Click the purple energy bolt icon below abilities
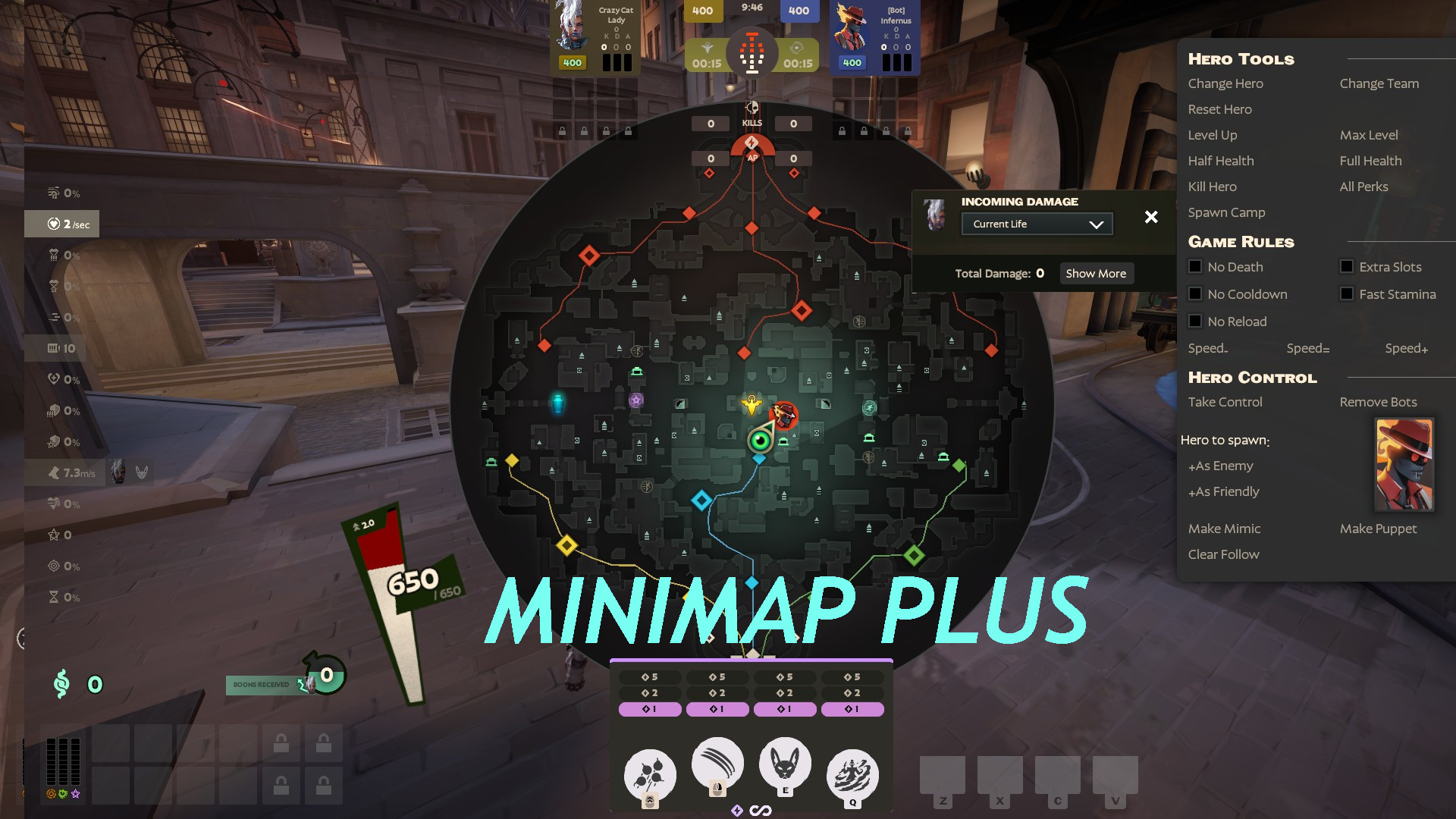 (737, 810)
